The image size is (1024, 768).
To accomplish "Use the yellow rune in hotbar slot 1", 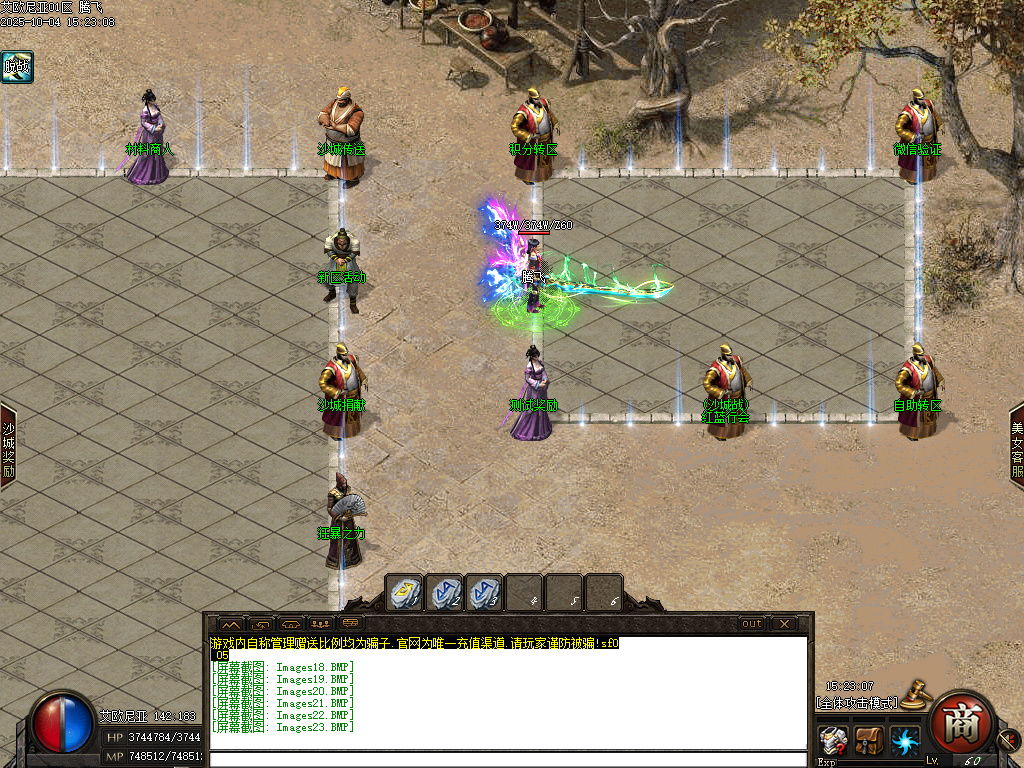I will pyautogui.click(x=404, y=592).
